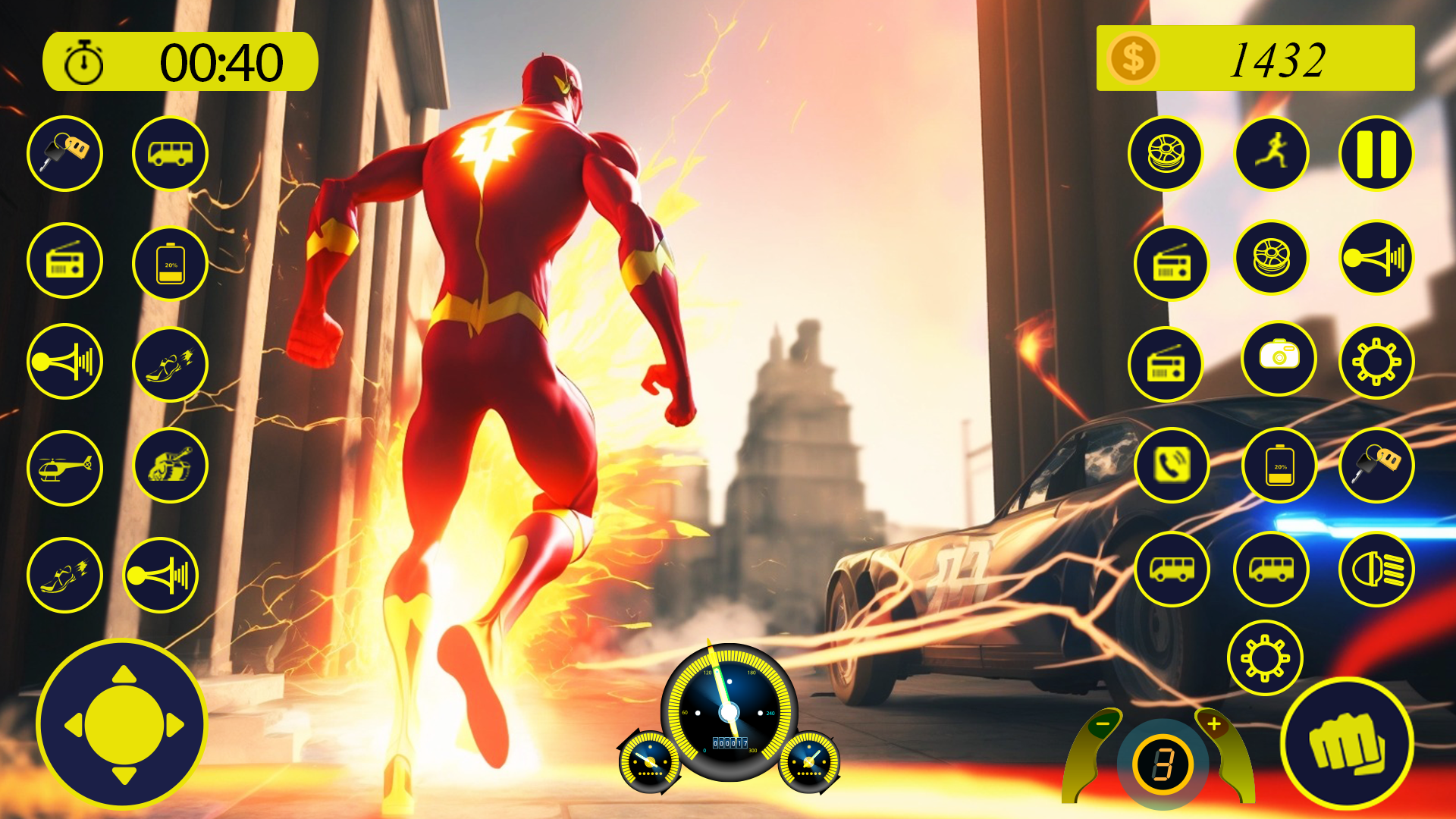The height and width of the screenshot is (819, 1456).
Task: Pause the game
Action: point(1375,153)
